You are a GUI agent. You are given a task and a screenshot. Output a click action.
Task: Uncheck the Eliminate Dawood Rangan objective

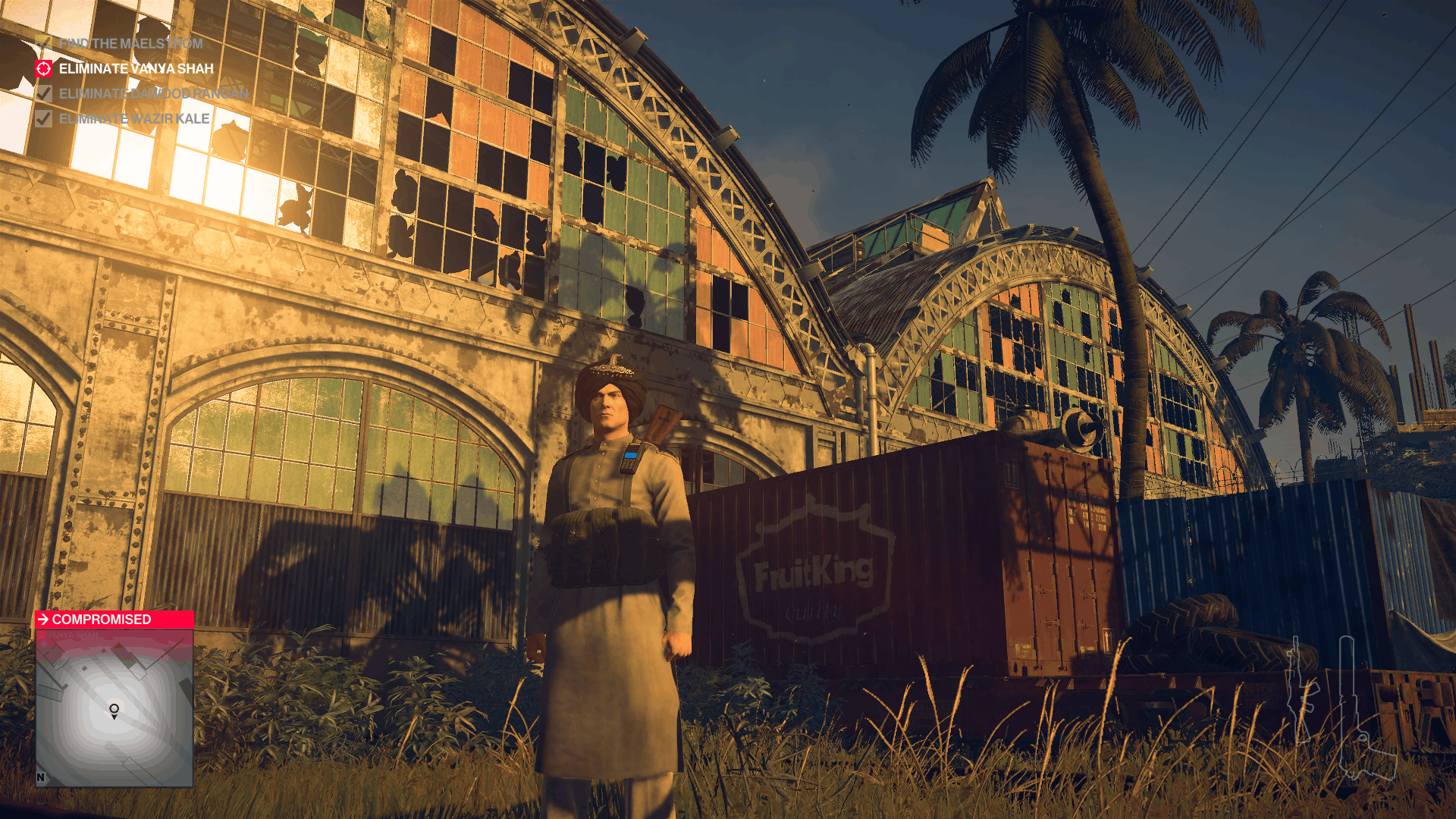43,93
